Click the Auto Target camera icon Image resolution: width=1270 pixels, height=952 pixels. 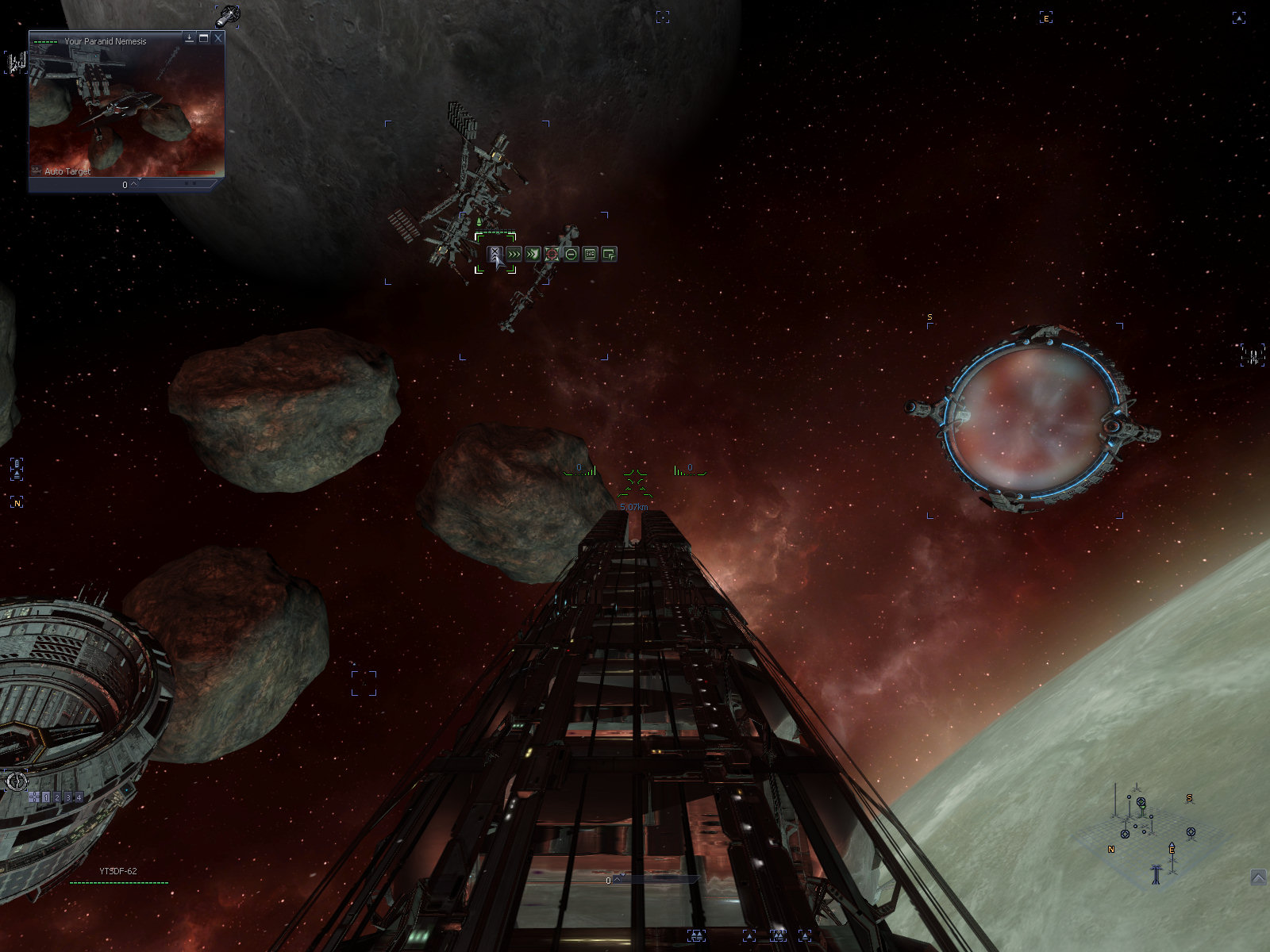pyautogui.click(x=37, y=171)
